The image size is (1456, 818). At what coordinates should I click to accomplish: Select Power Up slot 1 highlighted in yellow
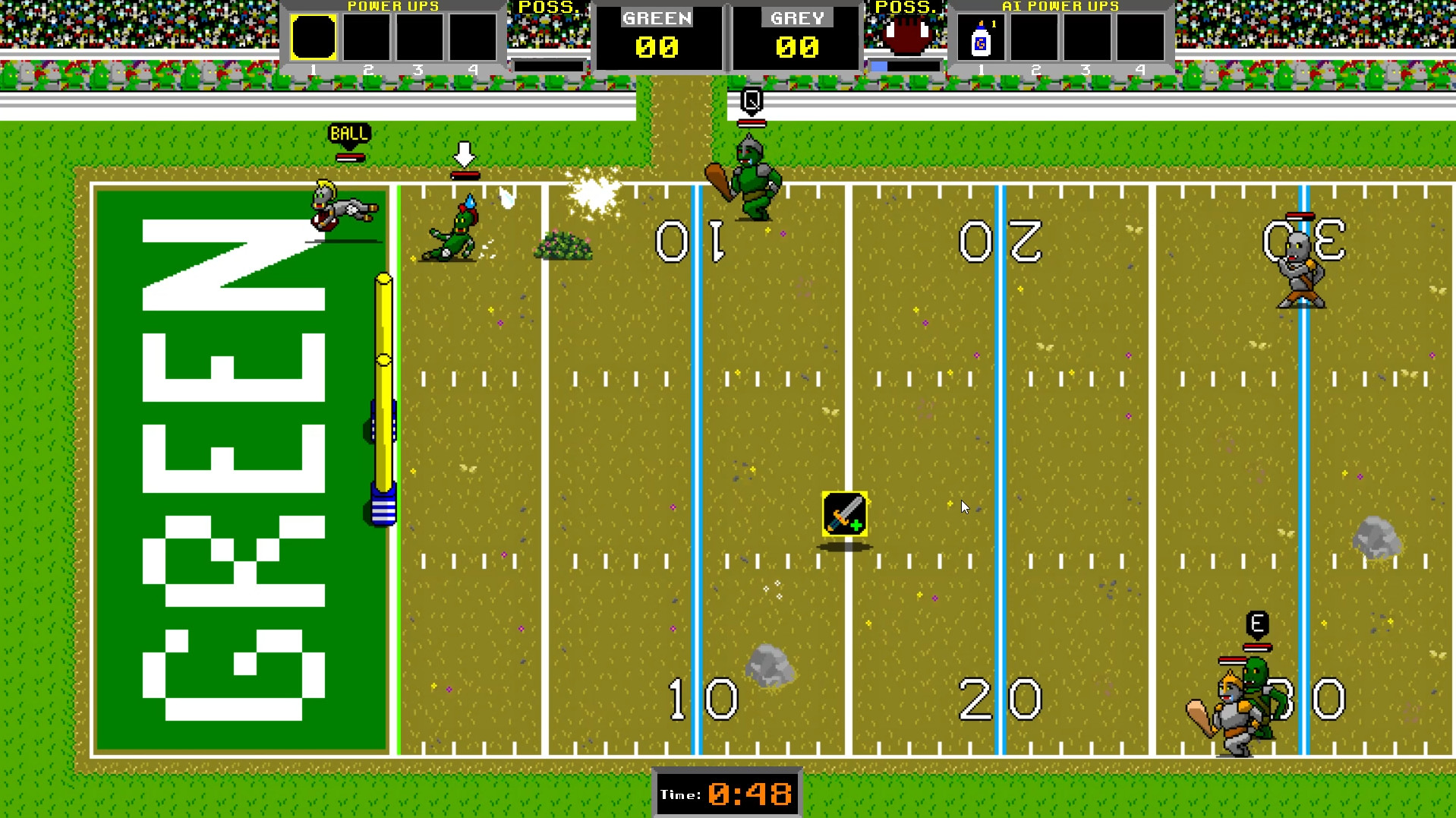[x=313, y=36]
